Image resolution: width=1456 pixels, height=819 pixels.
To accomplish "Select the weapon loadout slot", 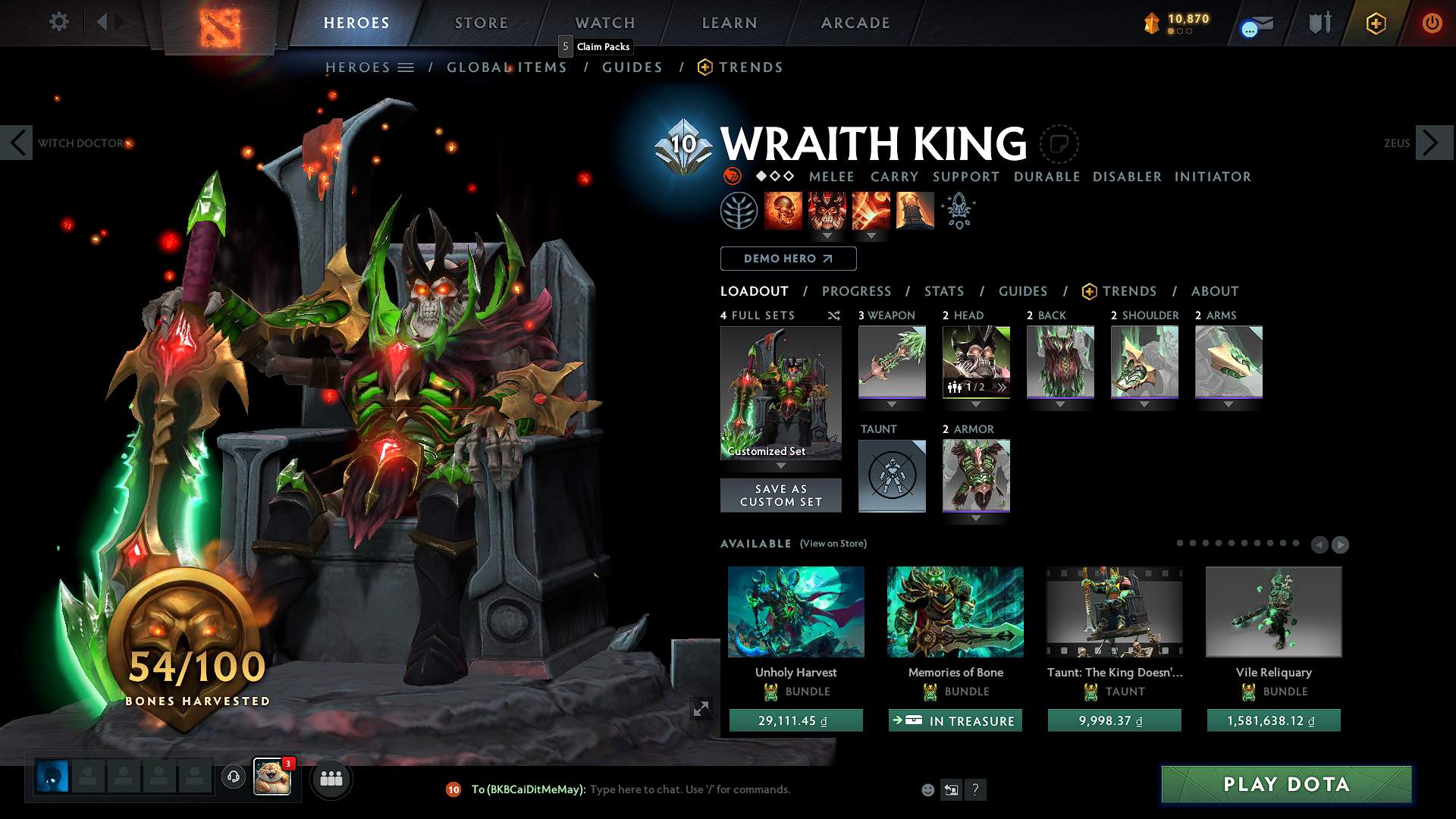I will (x=892, y=362).
